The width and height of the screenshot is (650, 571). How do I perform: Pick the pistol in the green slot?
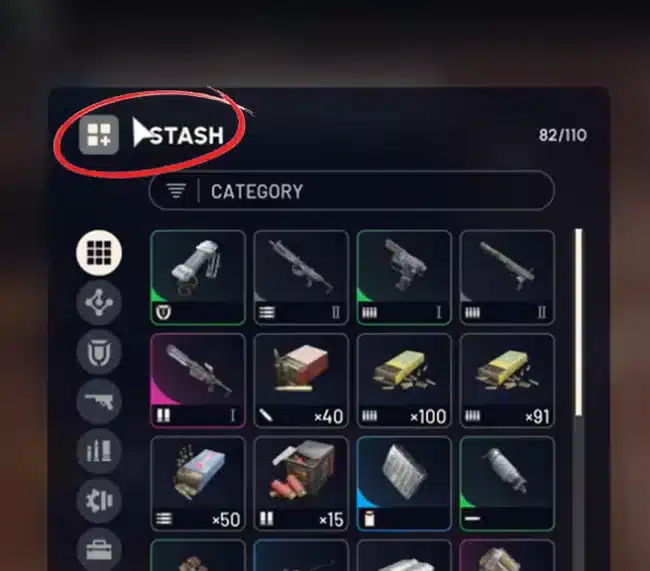coord(404,277)
